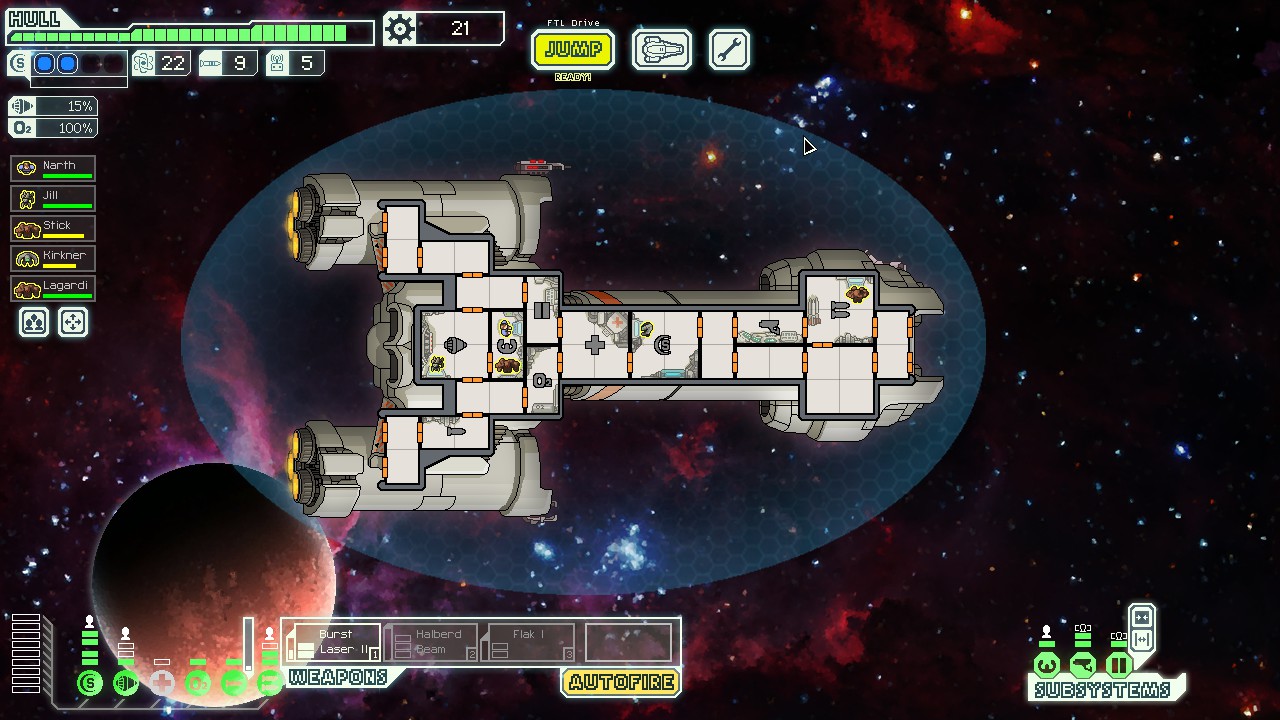Open the wrench options menu
Screen dimensions: 1280x720
[x=729, y=49]
